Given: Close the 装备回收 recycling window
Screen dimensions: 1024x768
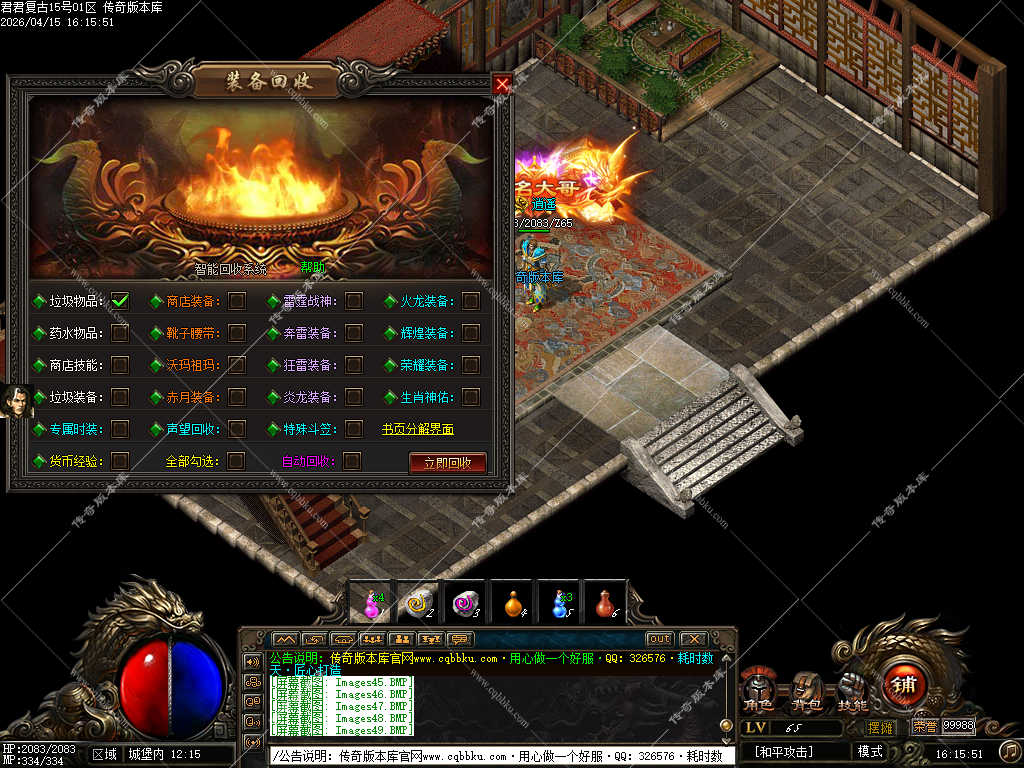Looking at the screenshot, I should 502,85.
